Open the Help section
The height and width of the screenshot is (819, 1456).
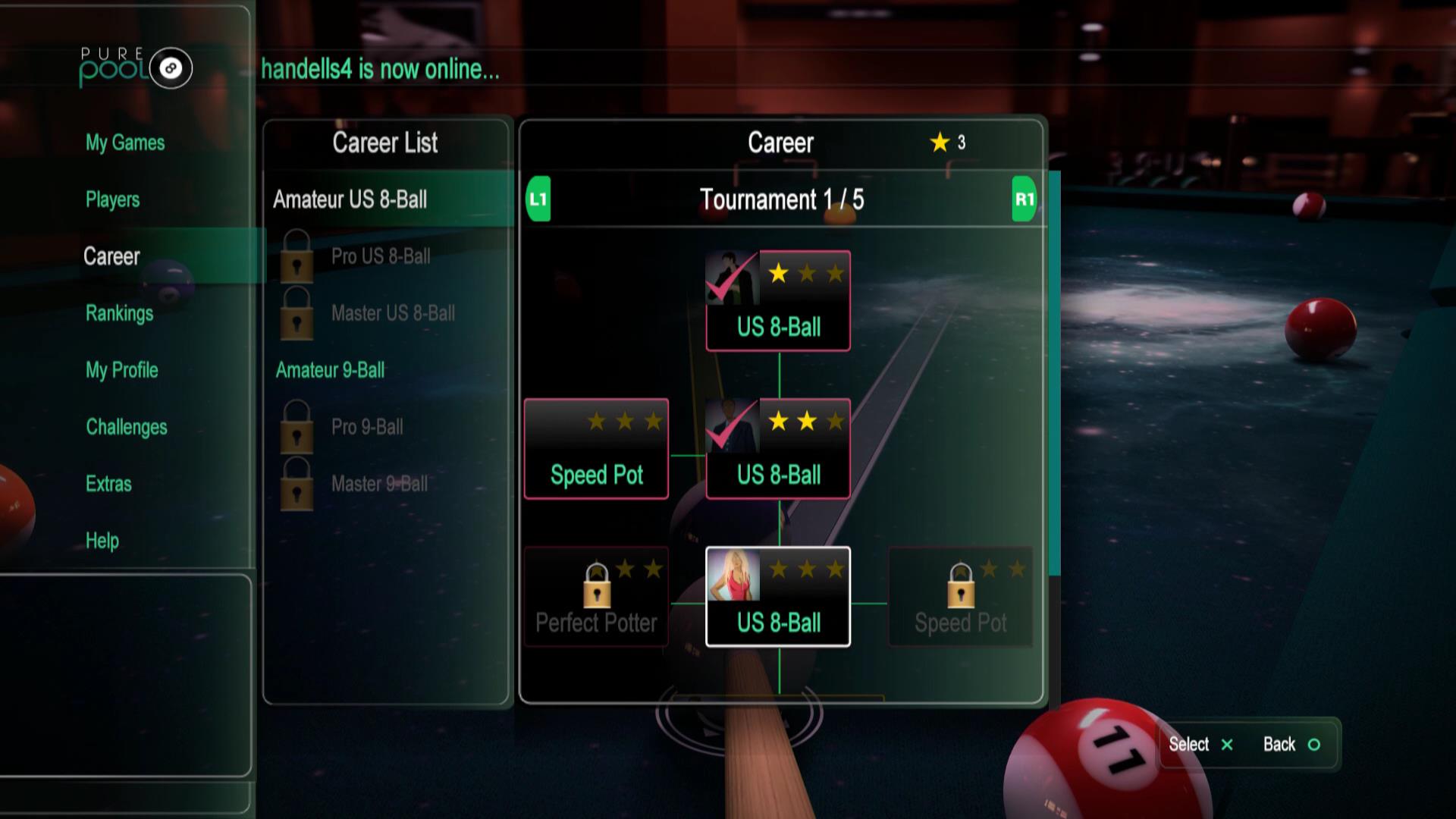pyautogui.click(x=102, y=541)
